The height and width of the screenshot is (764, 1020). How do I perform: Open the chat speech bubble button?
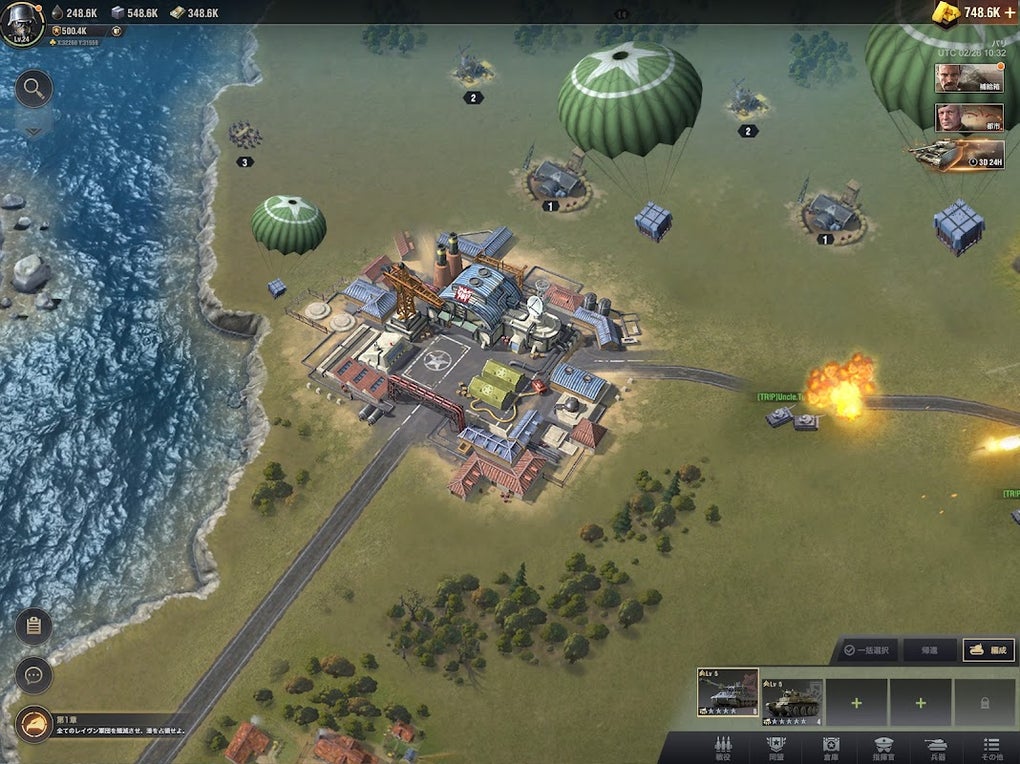(x=33, y=675)
